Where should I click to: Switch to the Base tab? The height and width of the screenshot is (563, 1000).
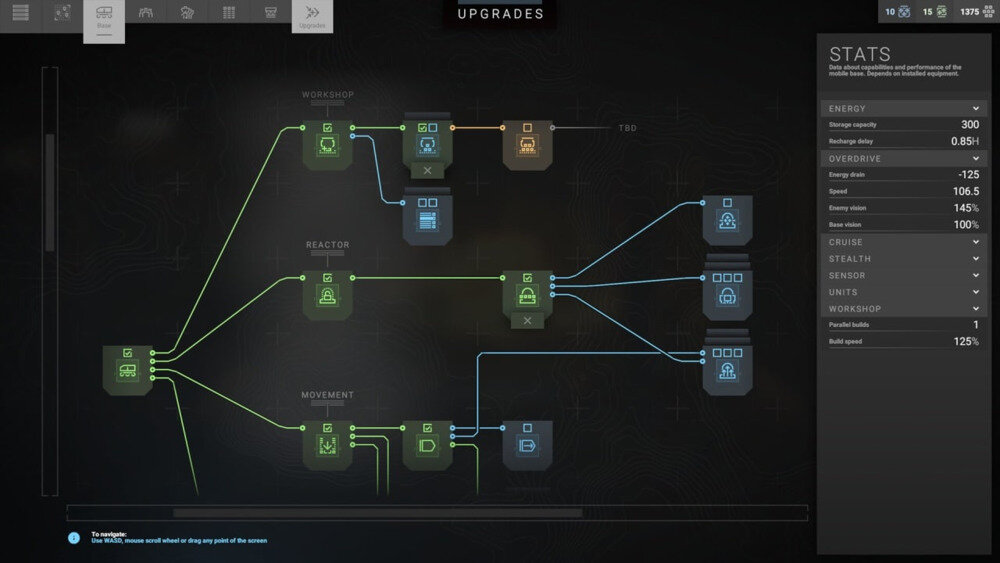104,20
